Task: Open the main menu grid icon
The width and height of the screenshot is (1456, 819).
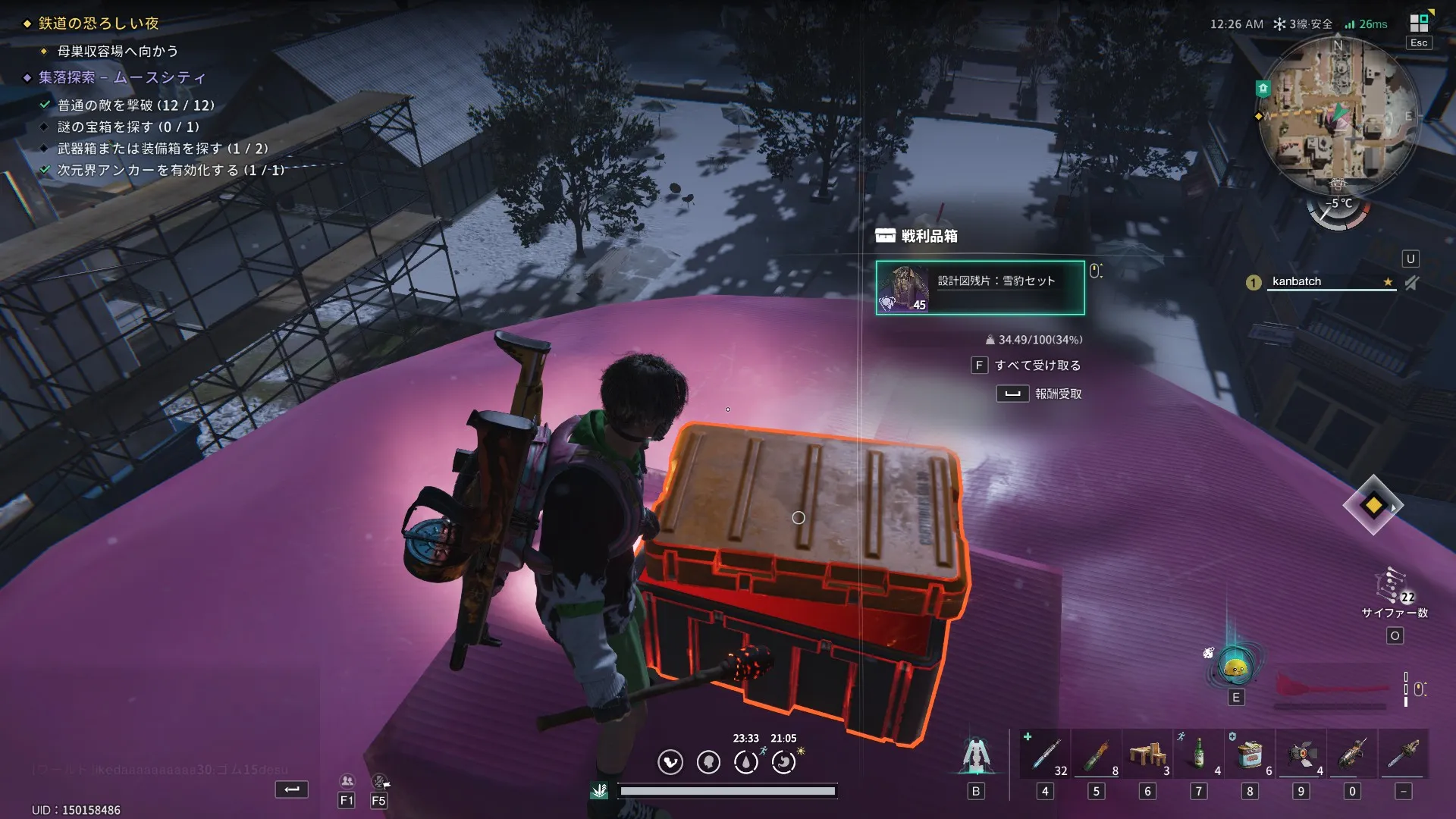Action: tap(1419, 24)
